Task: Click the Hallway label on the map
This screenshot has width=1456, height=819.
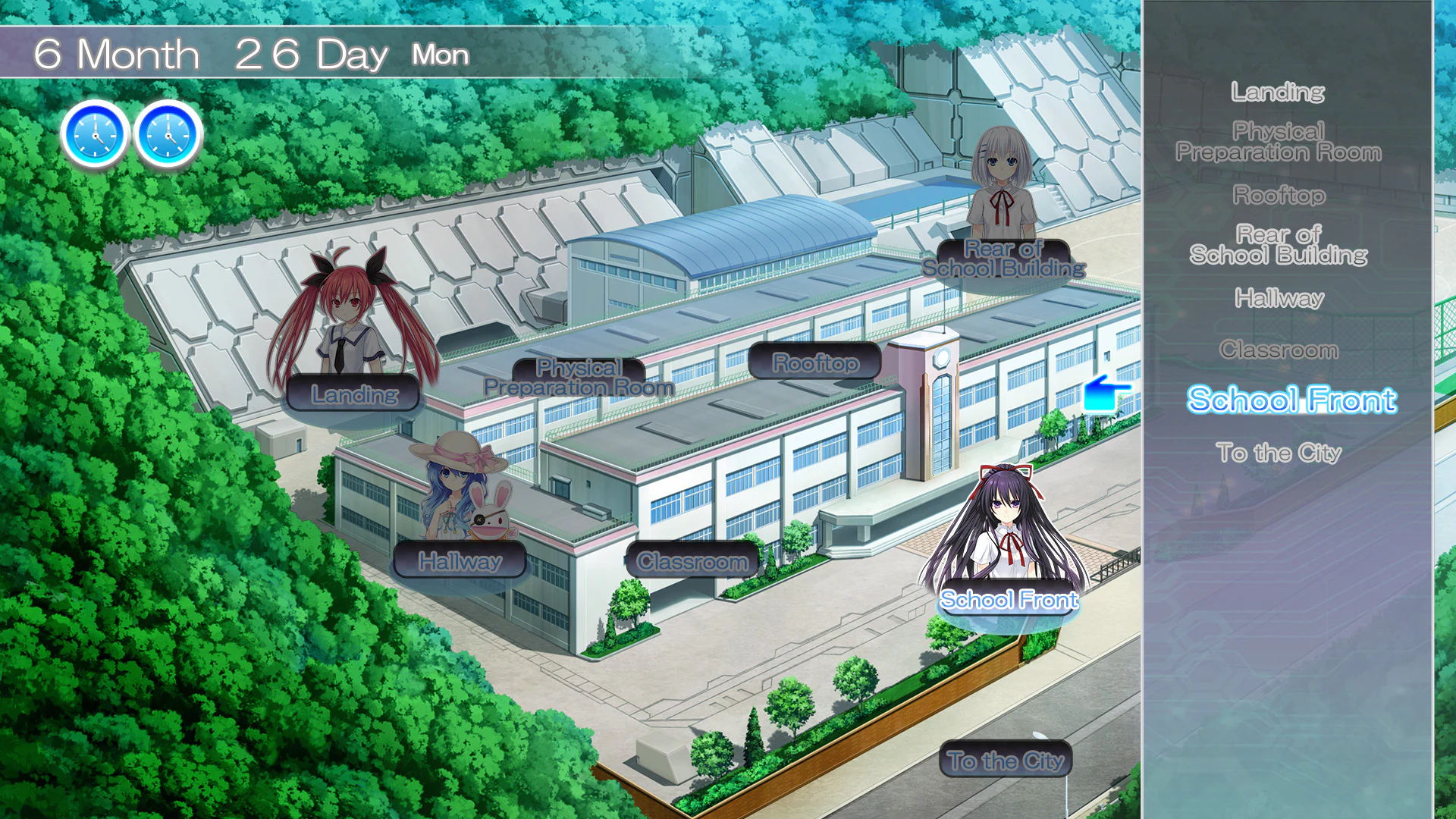Action: (x=461, y=561)
